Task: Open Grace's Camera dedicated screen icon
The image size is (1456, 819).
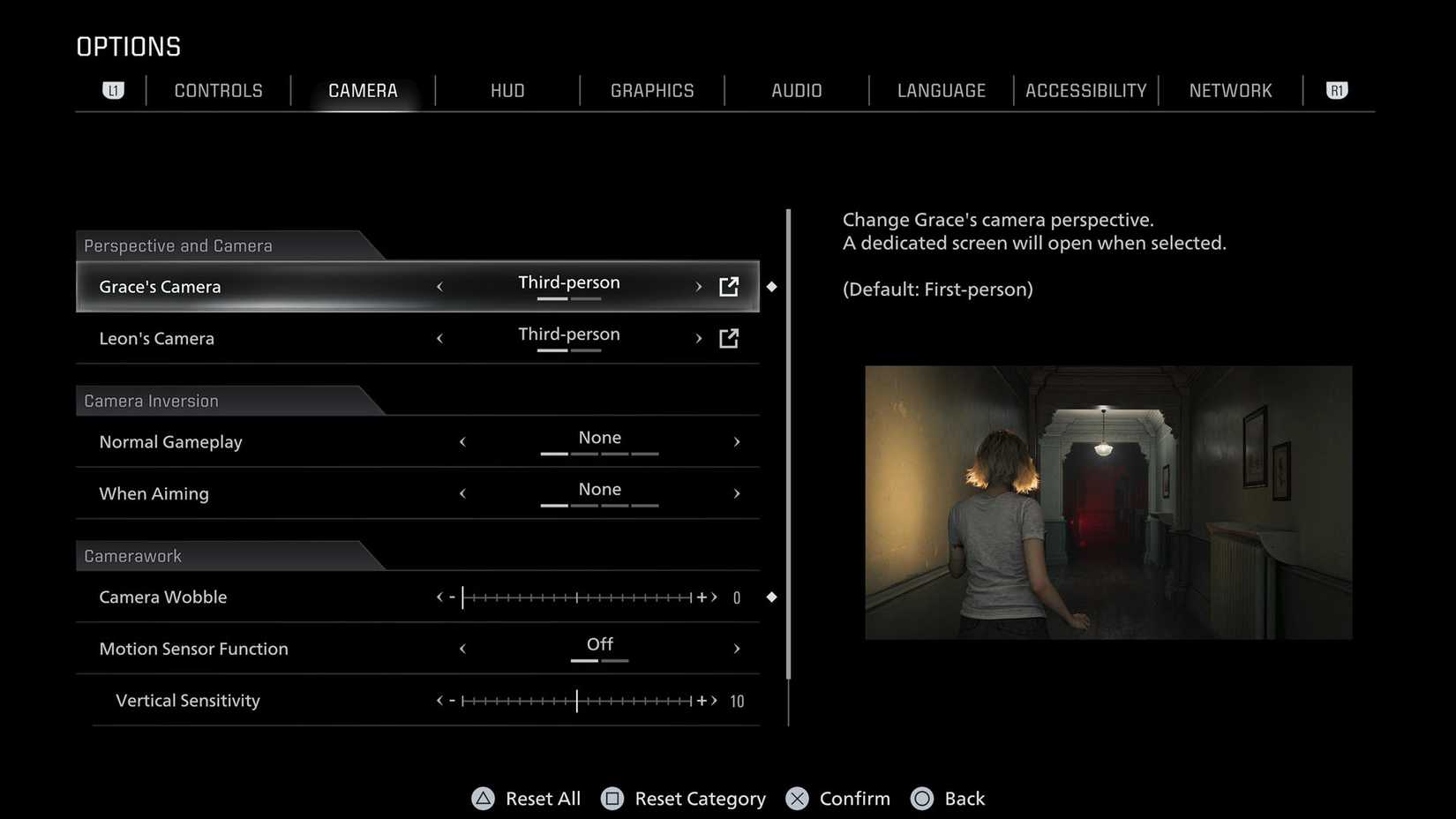Action: tap(729, 286)
